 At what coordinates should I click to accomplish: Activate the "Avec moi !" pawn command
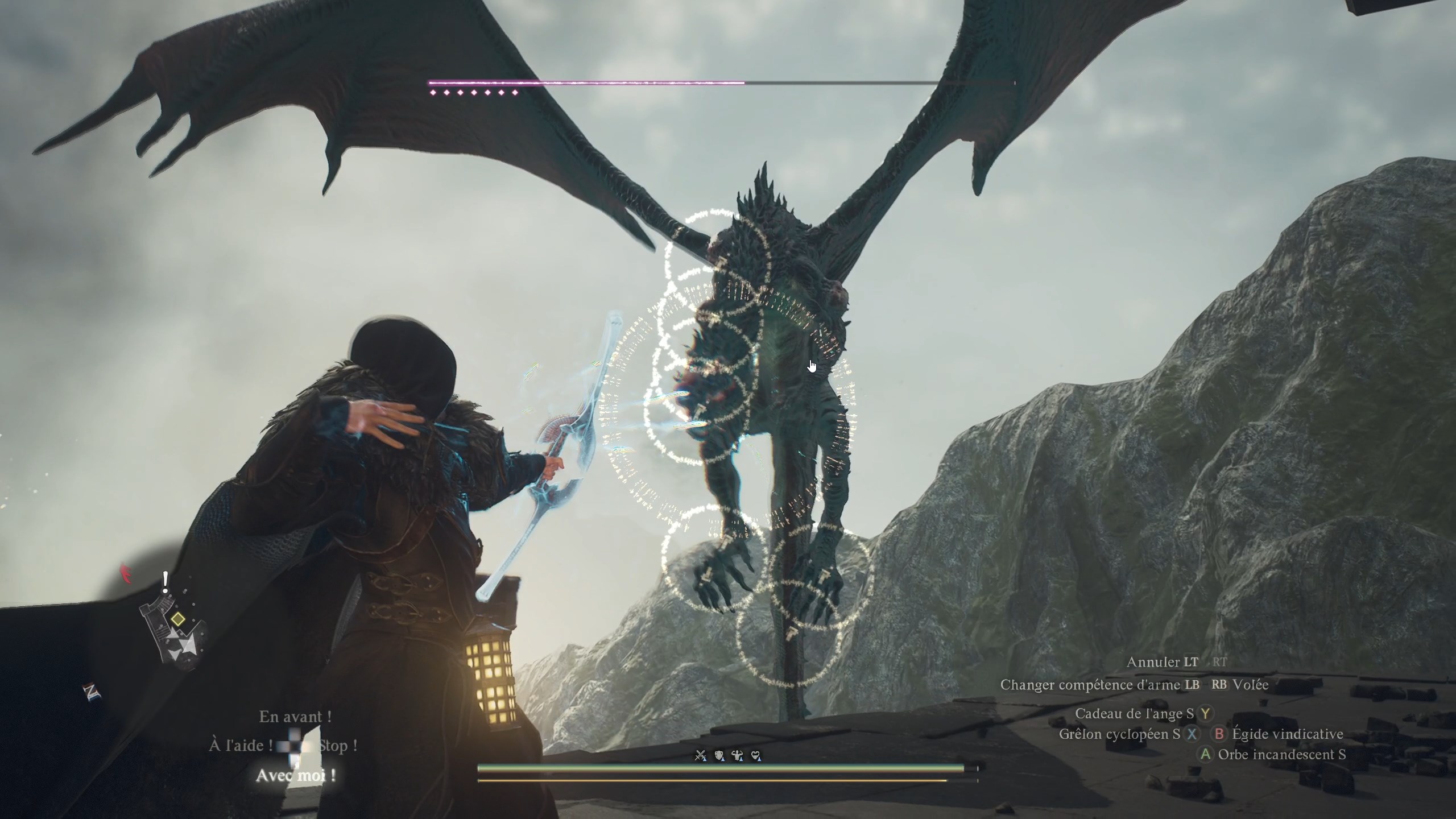295,775
